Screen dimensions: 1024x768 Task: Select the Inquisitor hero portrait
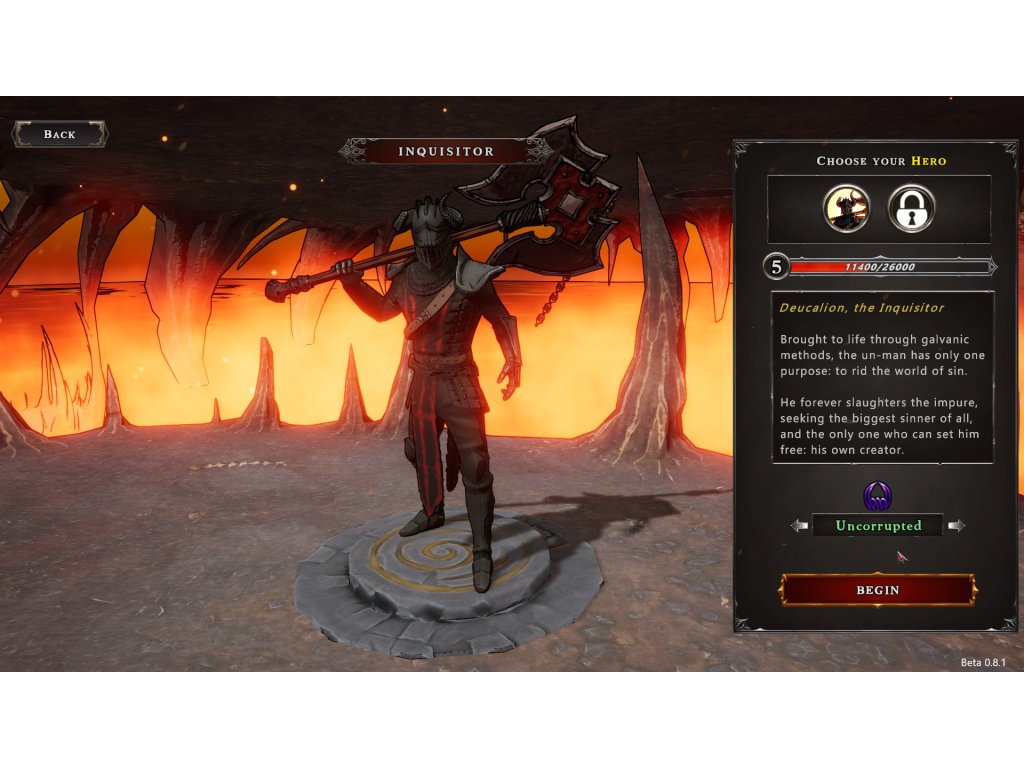846,210
